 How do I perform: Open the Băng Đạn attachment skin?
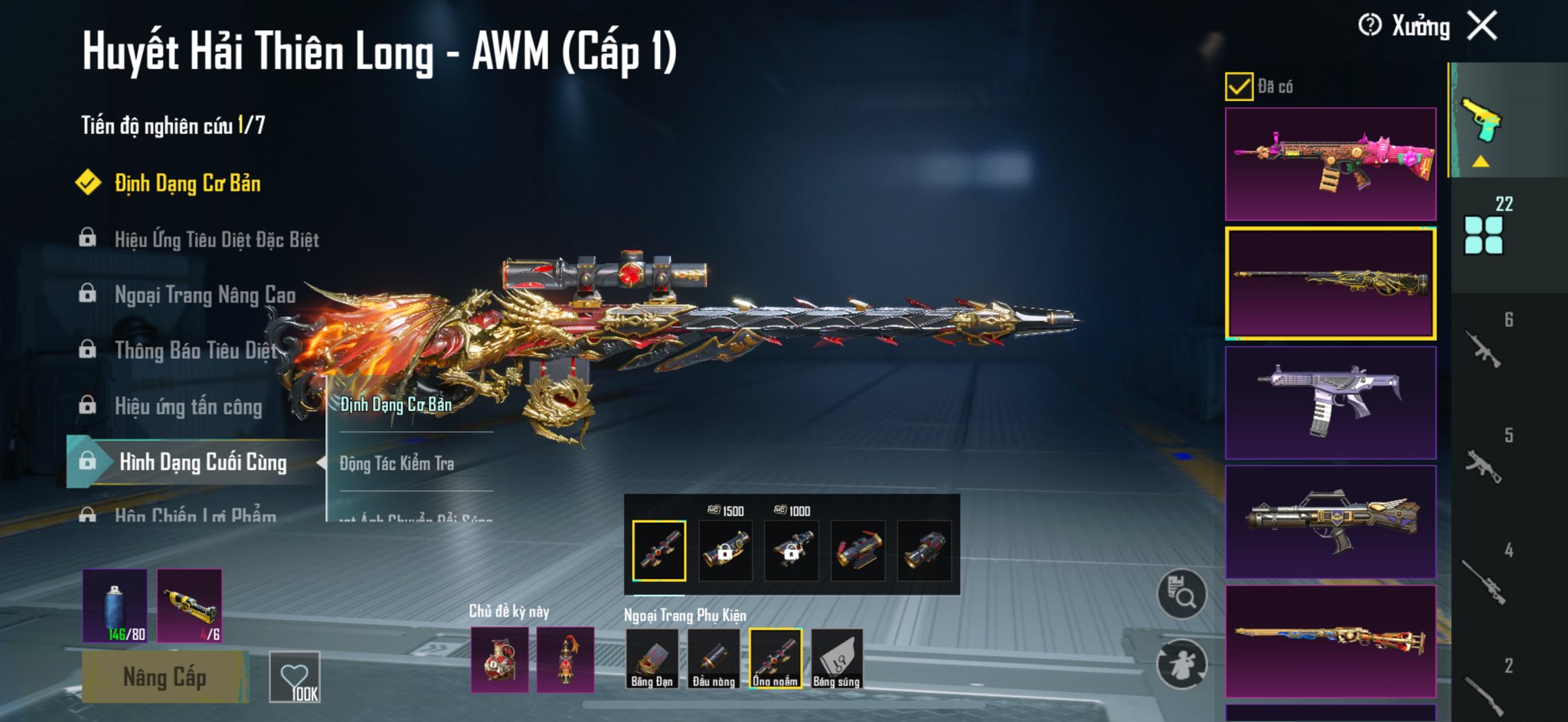pos(652,658)
